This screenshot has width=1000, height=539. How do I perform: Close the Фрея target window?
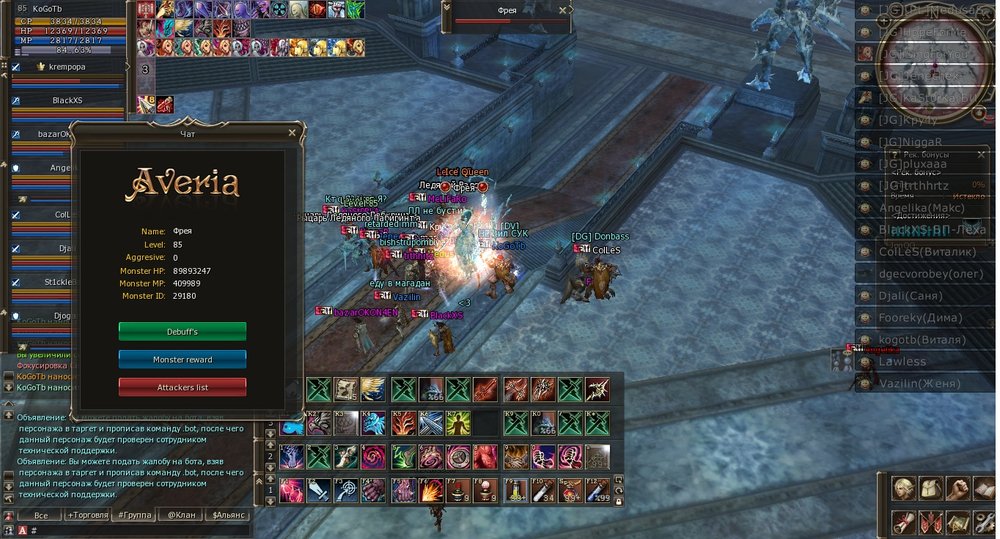point(563,10)
